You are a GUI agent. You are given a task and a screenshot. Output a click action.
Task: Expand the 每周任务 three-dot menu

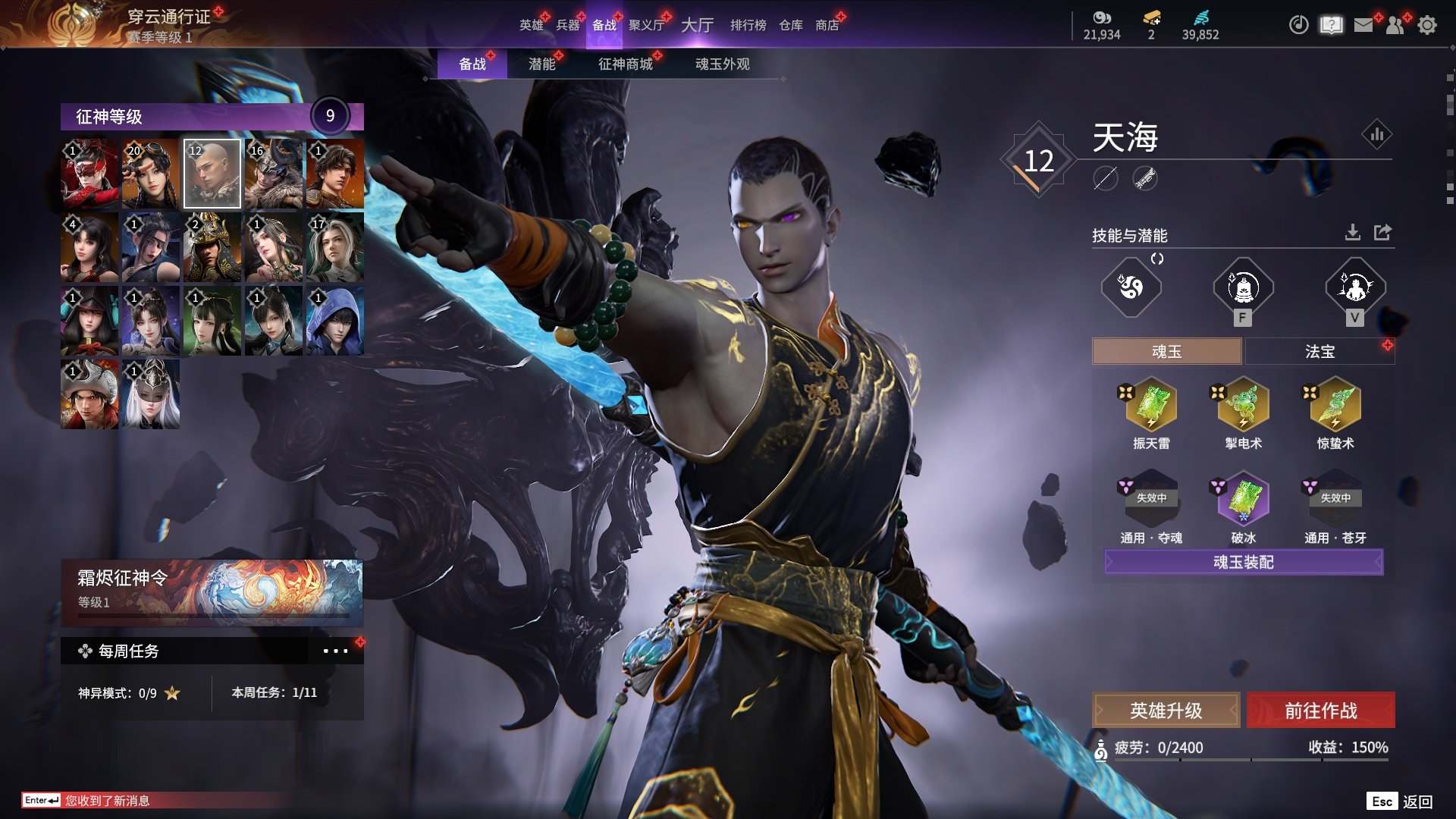click(335, 651)
